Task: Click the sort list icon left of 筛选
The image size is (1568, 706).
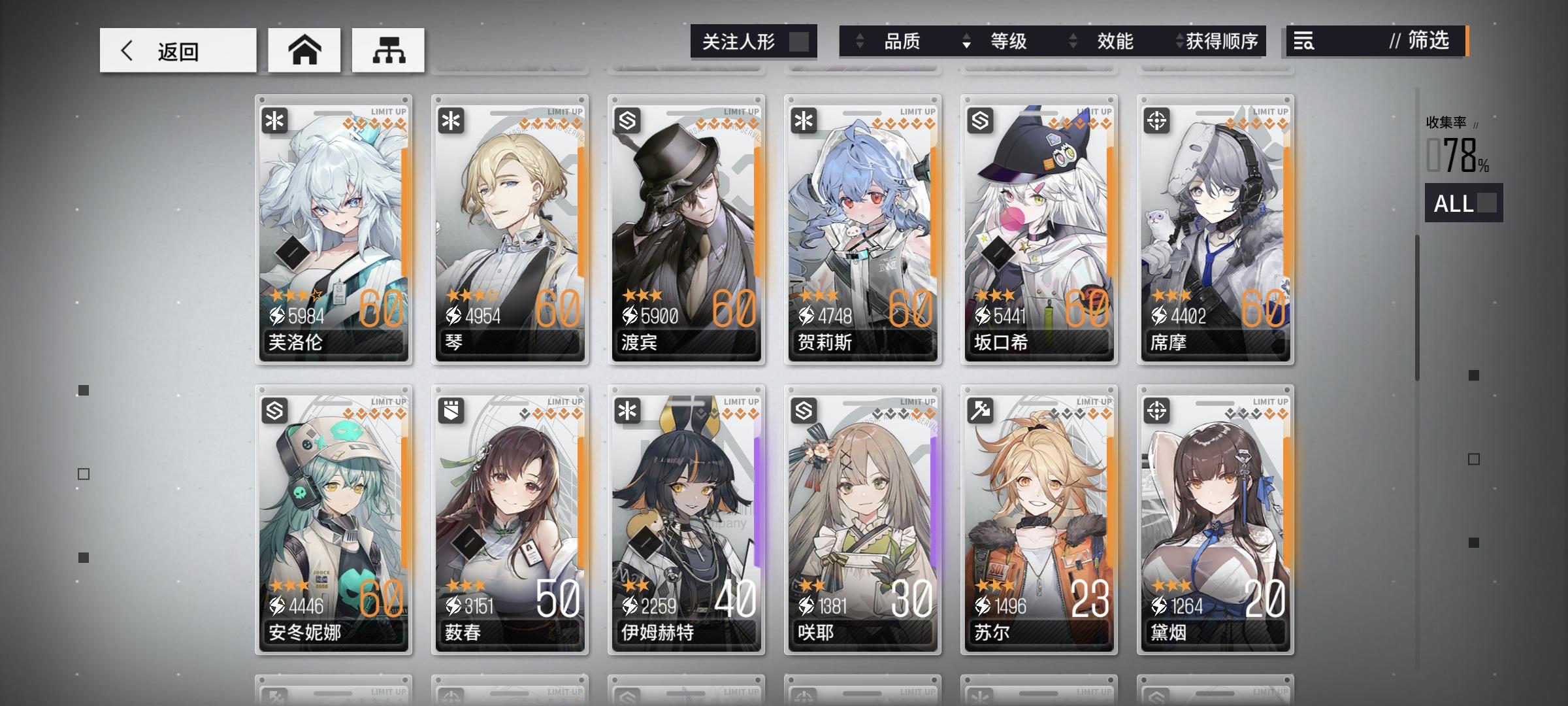Action: tap(1303, 42)
